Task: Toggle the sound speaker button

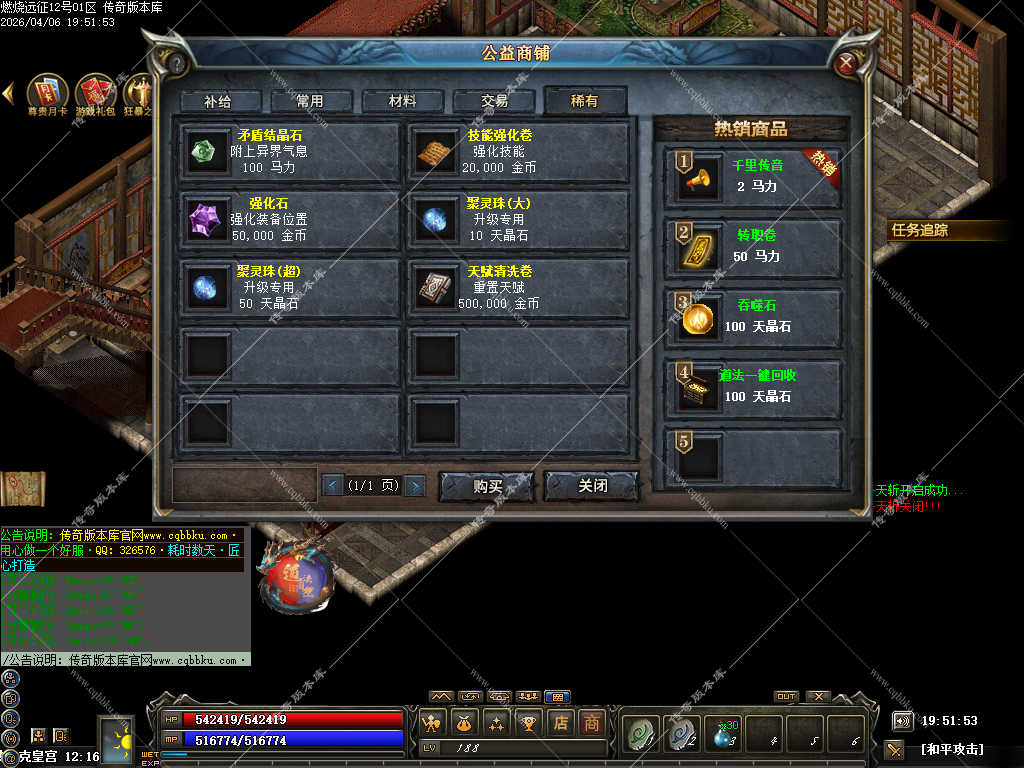Action: pos(902,720)
